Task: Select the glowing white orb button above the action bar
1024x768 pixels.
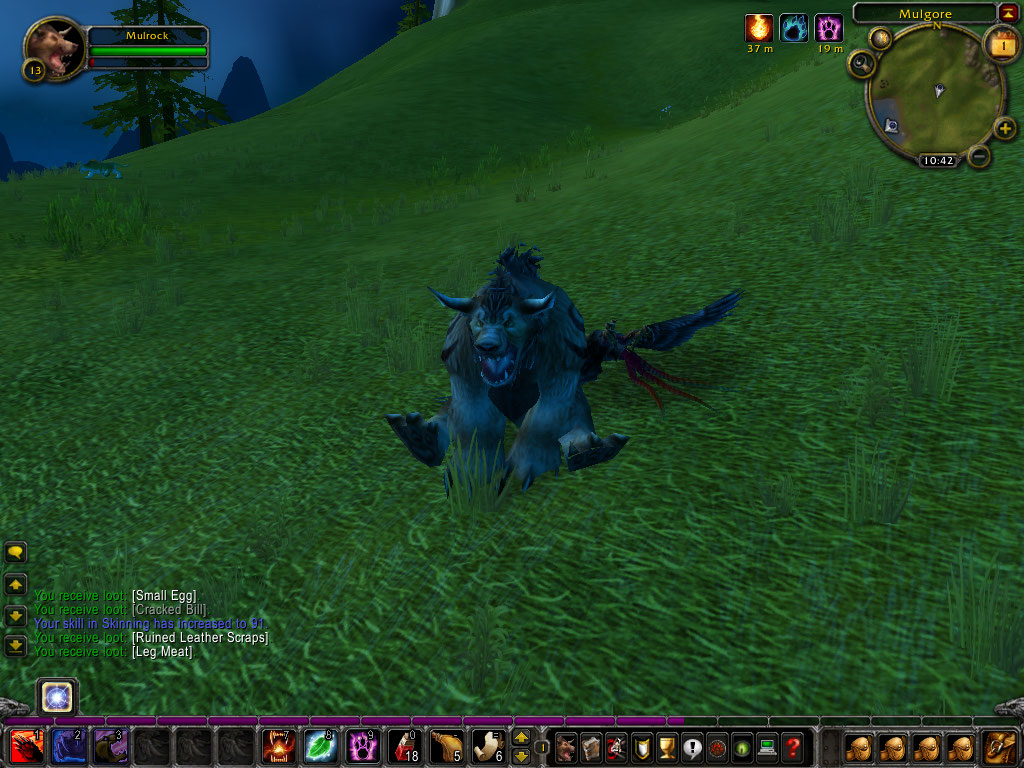Action: [x=57, y=696]
